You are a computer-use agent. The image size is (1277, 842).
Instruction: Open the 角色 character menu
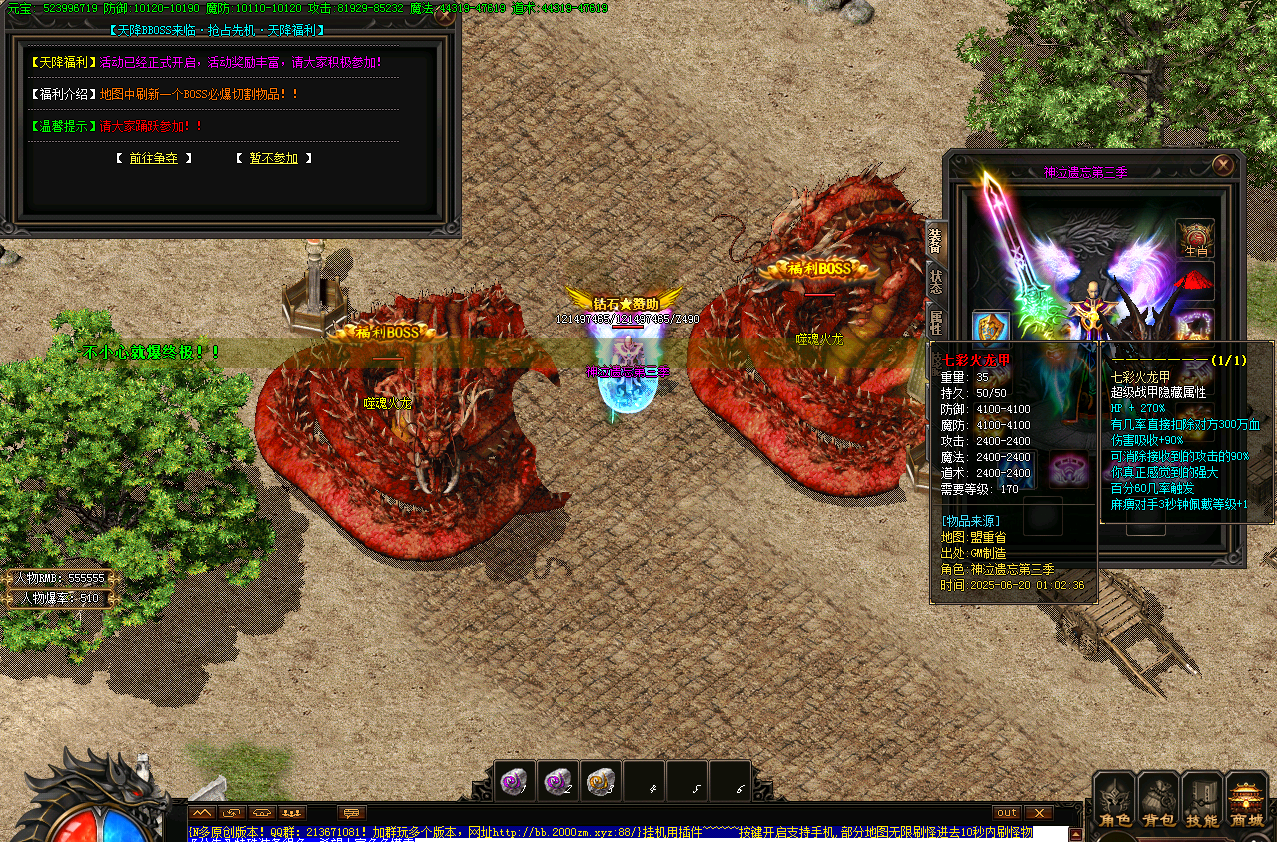click(1115, 802)
